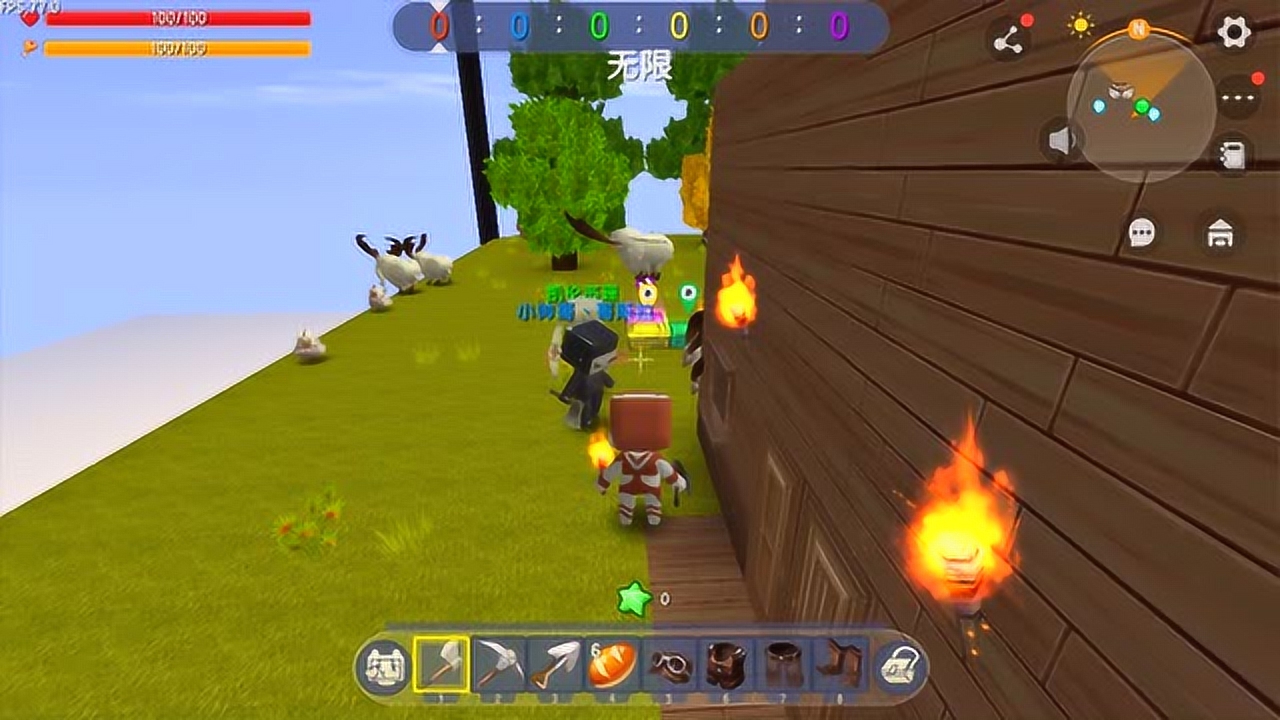The image size is (1280, 720).
Task: Choose the bread item slot
Action: pos(611,664)
